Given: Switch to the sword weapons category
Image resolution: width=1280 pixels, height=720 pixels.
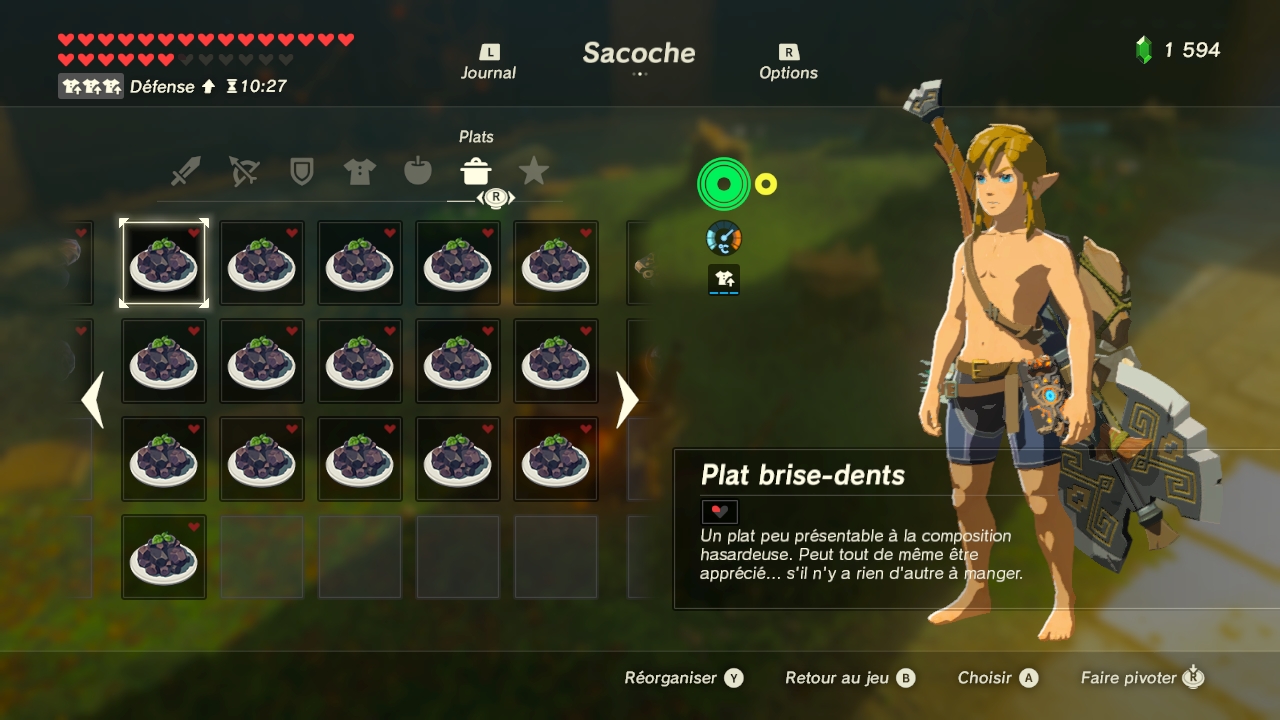Looking at the screenshot, I should click(185, 172).
